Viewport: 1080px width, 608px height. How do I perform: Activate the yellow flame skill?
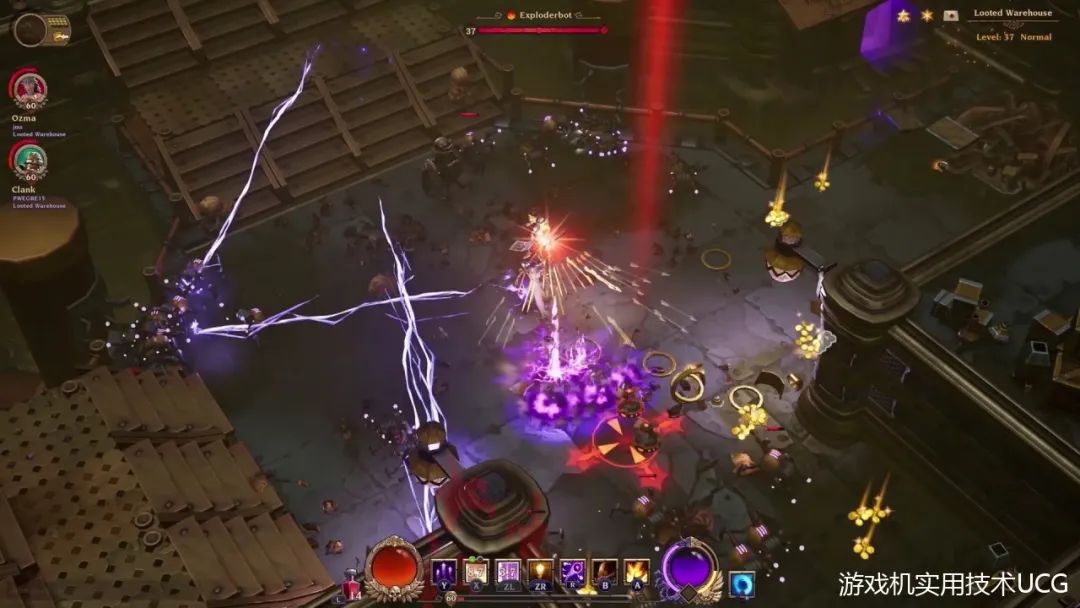637,573
